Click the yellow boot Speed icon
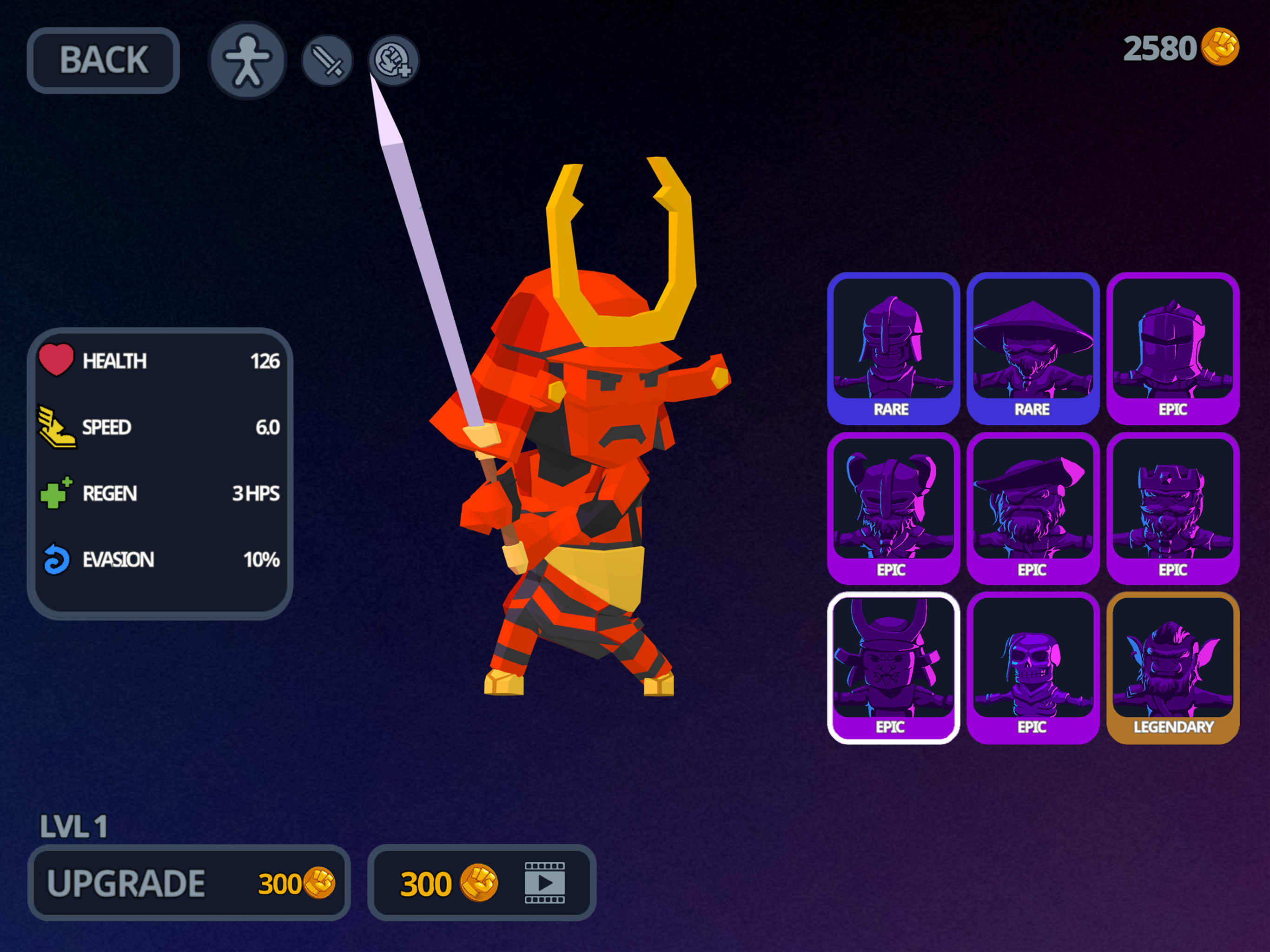 (x=58, y=427)
